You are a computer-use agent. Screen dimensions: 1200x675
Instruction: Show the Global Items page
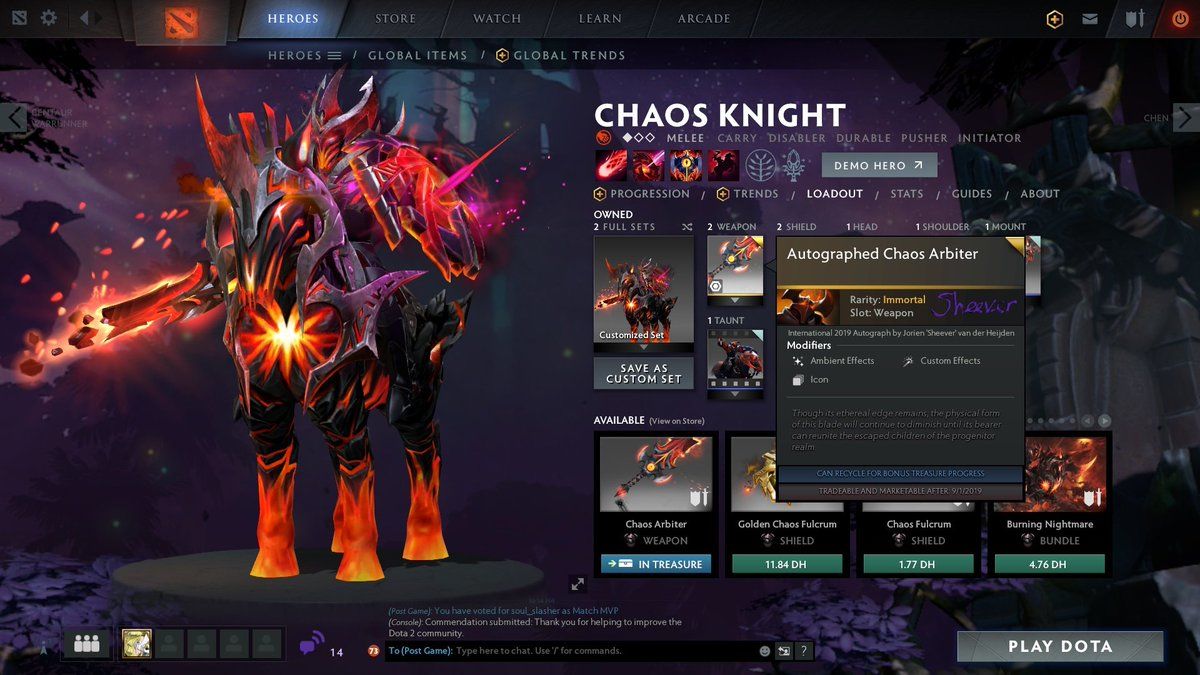(x=417, y=56)
